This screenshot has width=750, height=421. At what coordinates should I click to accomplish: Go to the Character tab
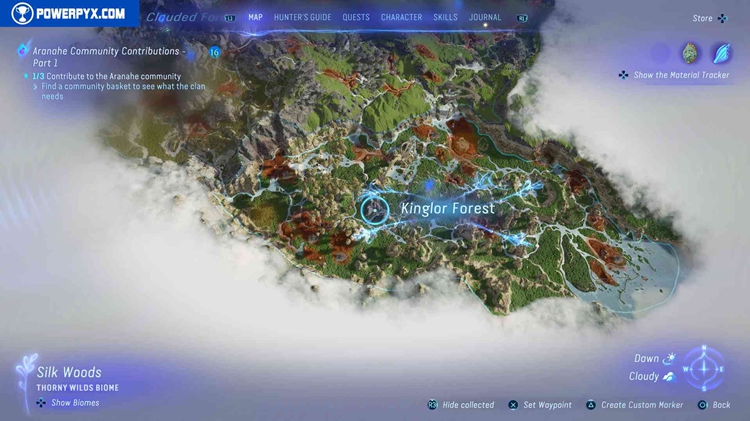[x=401, y=17]
